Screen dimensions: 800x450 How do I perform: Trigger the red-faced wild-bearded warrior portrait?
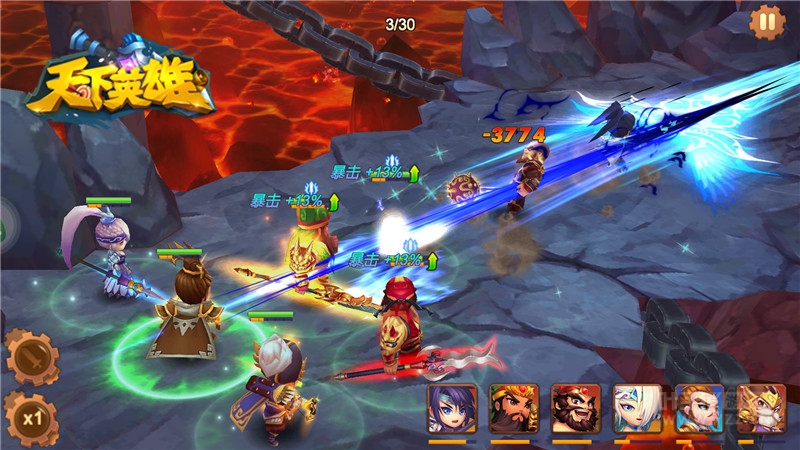point(575,407)
